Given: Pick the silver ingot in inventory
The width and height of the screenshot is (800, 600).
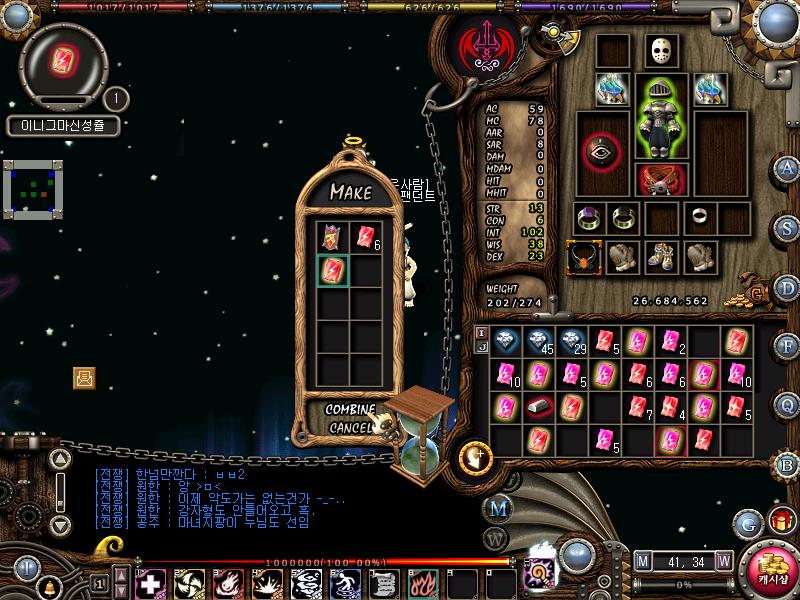Looking at the screenshot, I should pos(538,407).
